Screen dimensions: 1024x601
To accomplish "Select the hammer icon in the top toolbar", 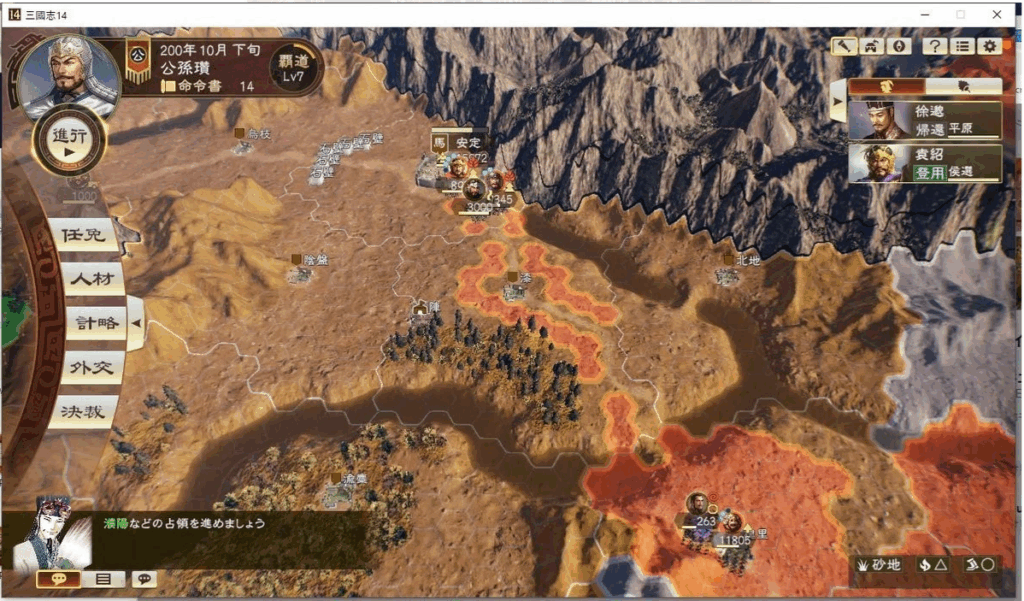I will click(x=845, y=46).
